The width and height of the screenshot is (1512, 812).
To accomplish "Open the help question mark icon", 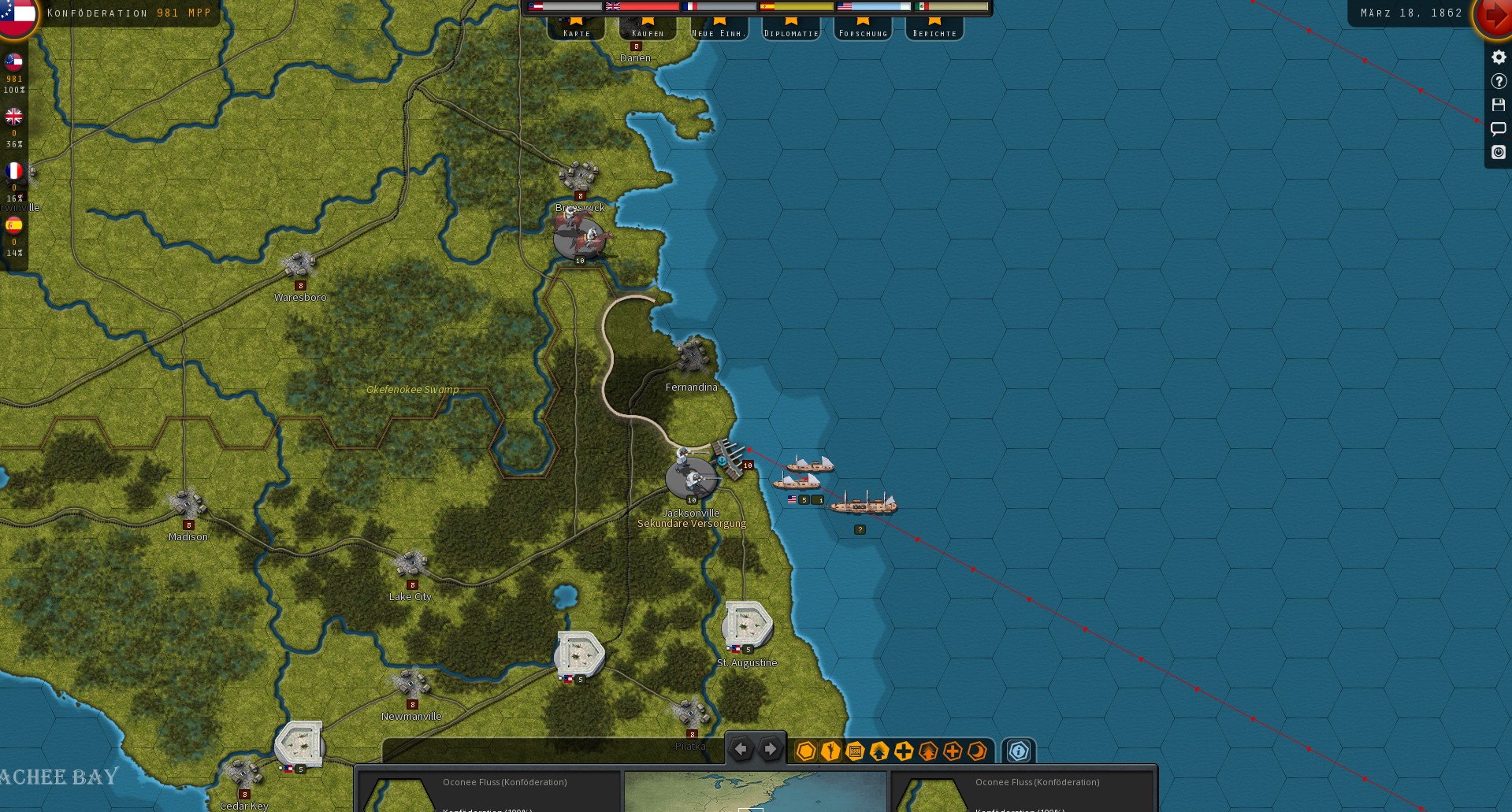I will 1497,81.
